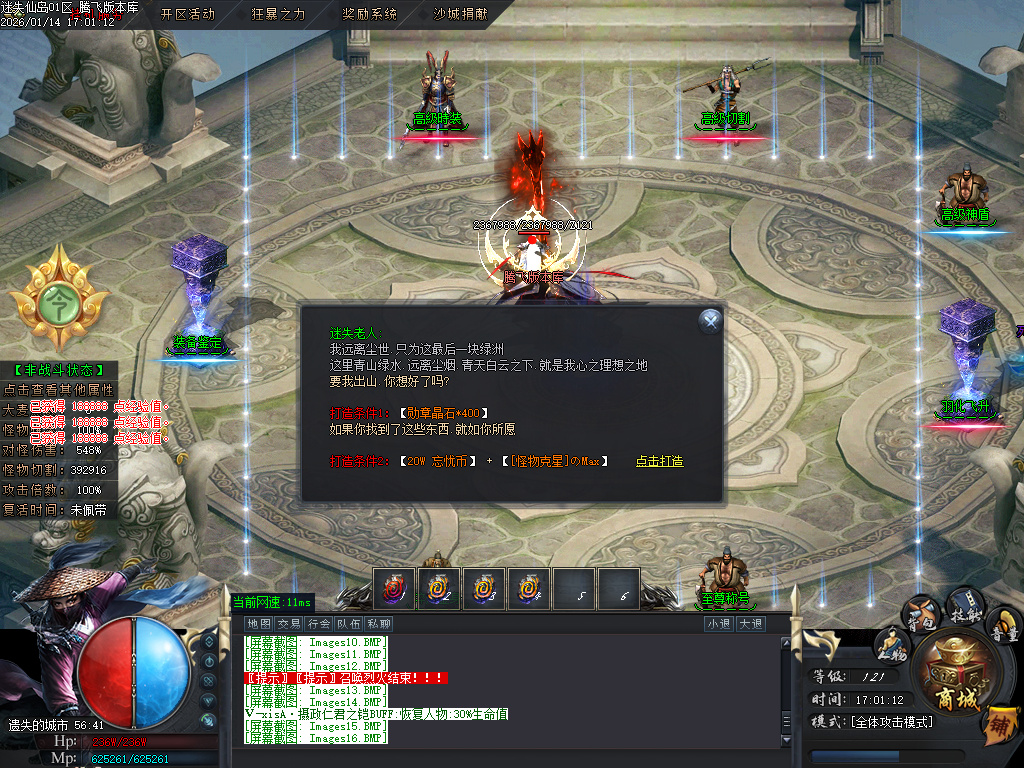This screenshot has height=768, width=1024.
Task: Click the green 令 golden medallion icon
Action: [58, 297]
